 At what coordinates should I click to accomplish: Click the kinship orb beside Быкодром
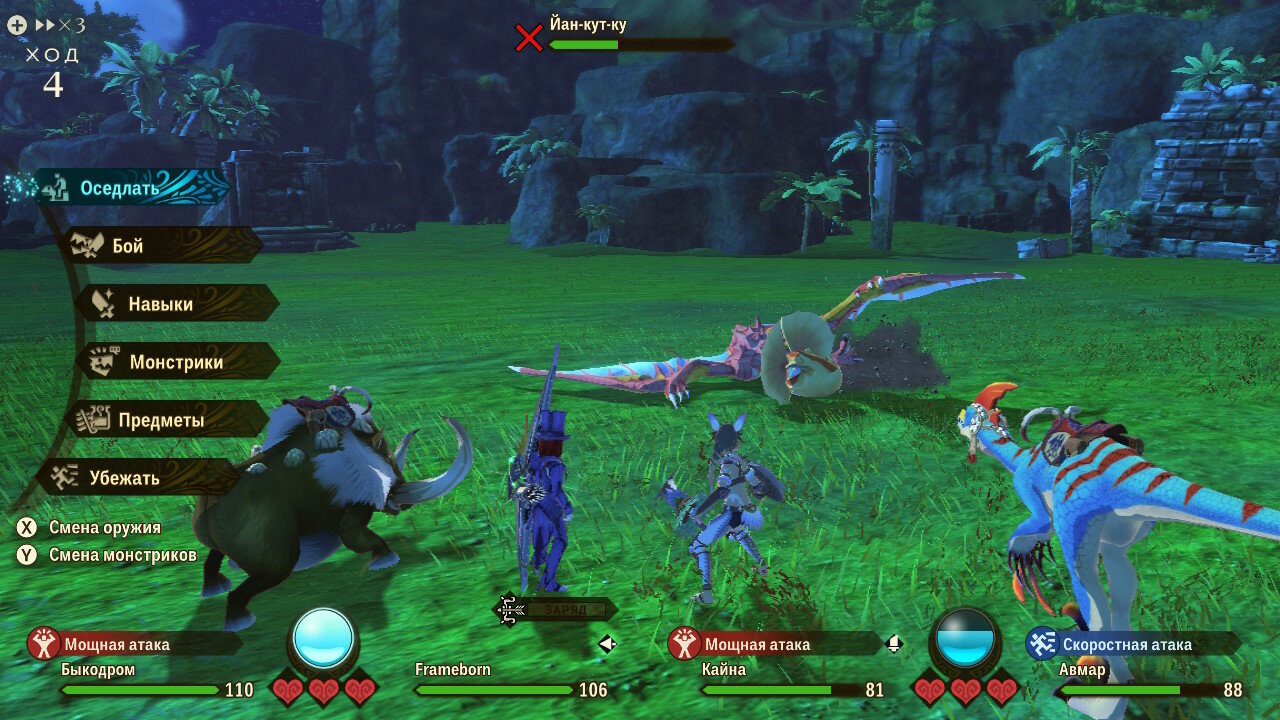click(x=323, y=638)
